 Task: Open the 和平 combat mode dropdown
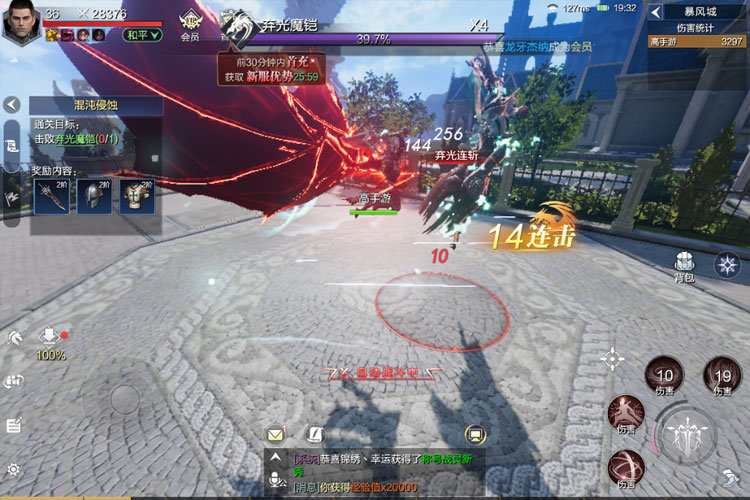click(143, 35)
